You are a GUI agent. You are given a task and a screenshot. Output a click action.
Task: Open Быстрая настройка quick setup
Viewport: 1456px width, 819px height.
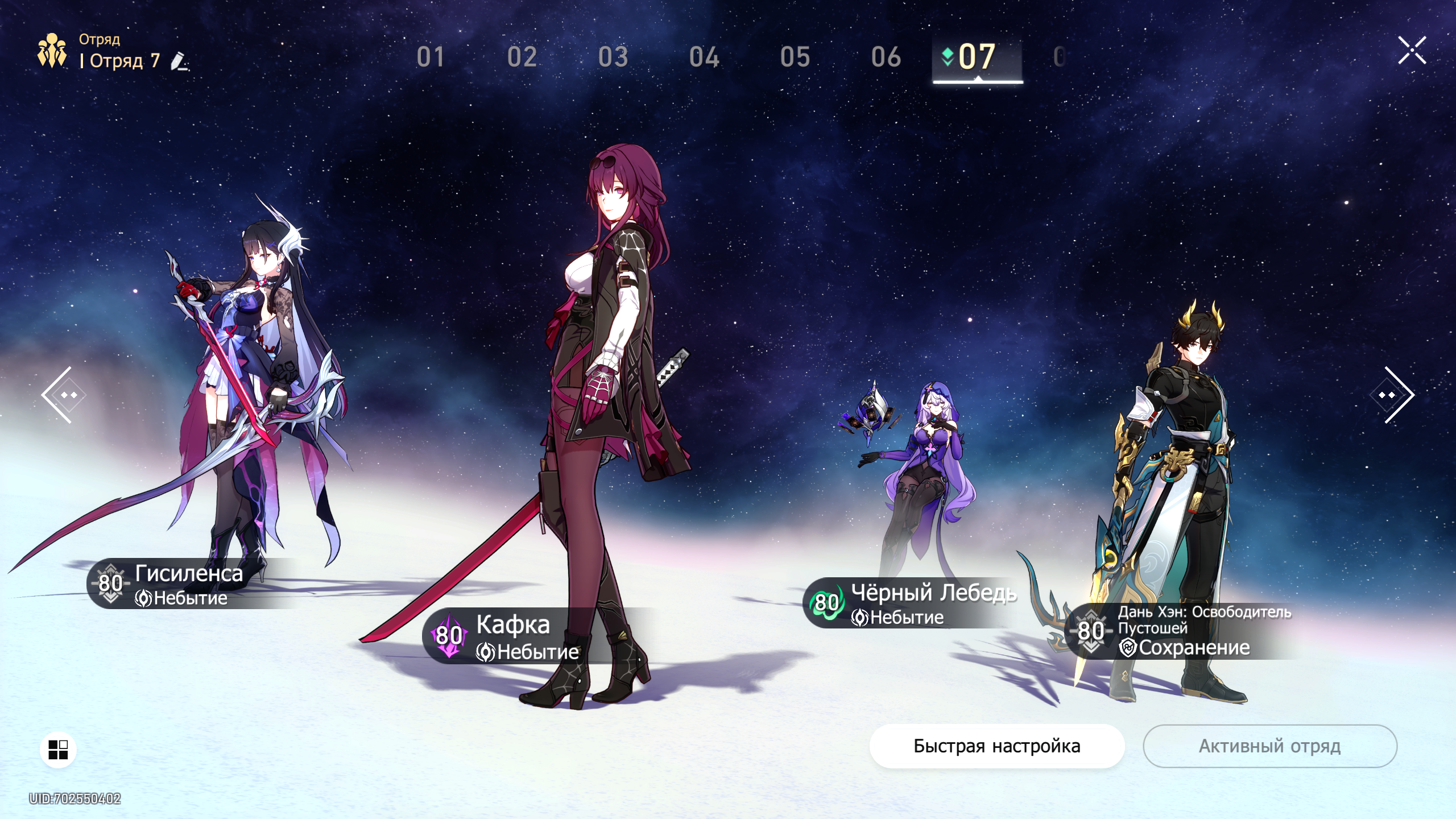[996, 746]
